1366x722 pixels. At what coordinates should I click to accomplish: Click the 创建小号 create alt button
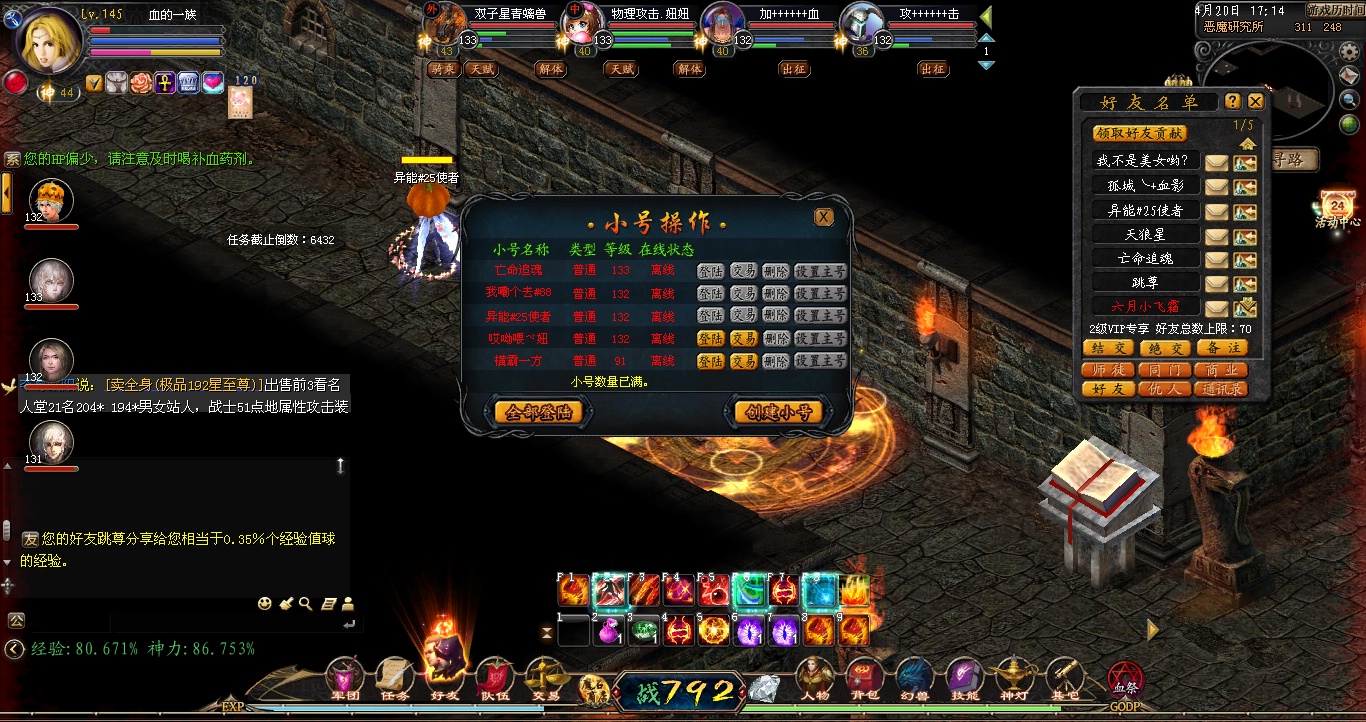779,412
